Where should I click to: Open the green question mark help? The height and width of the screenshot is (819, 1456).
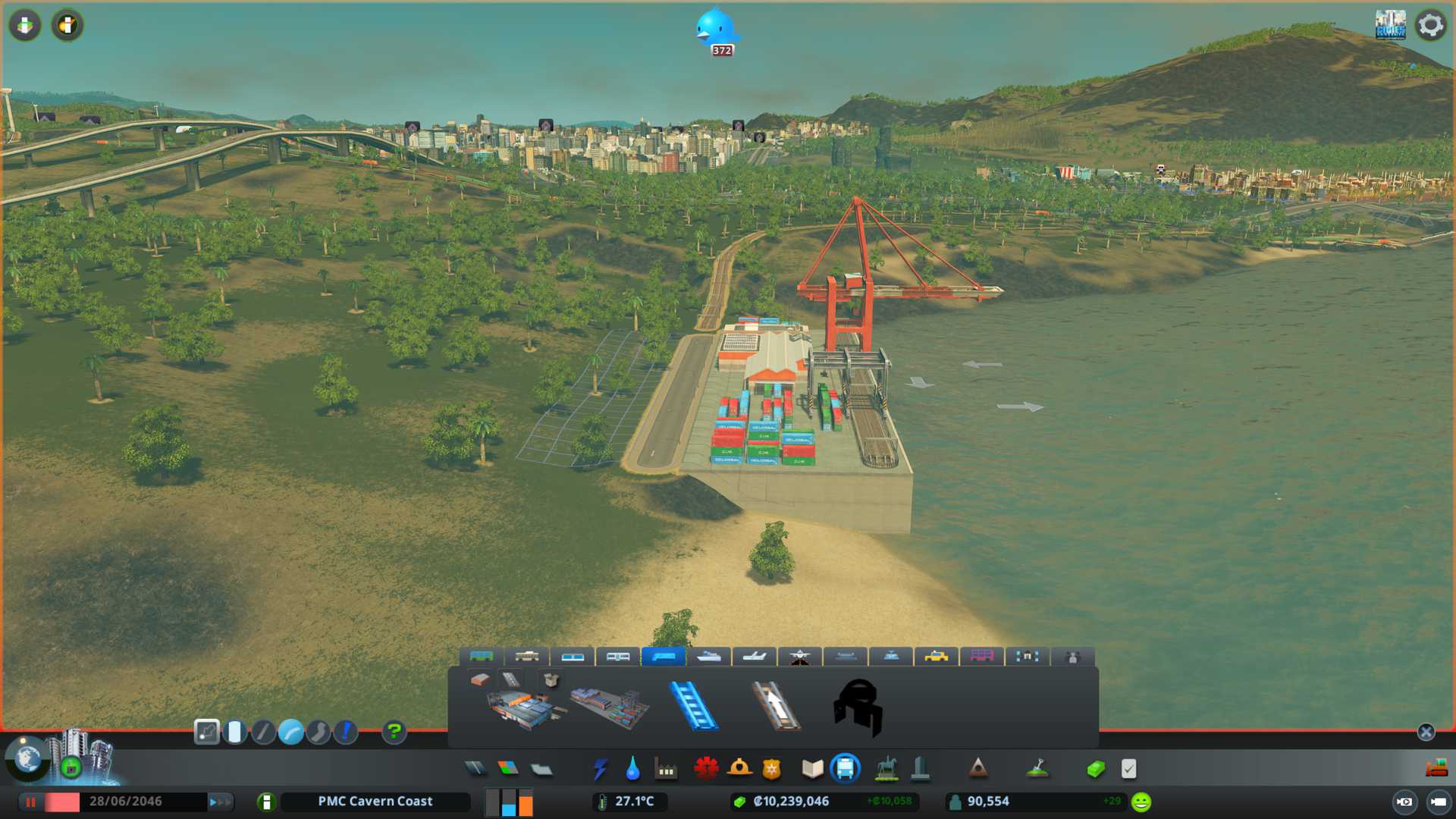pos(394,732)
